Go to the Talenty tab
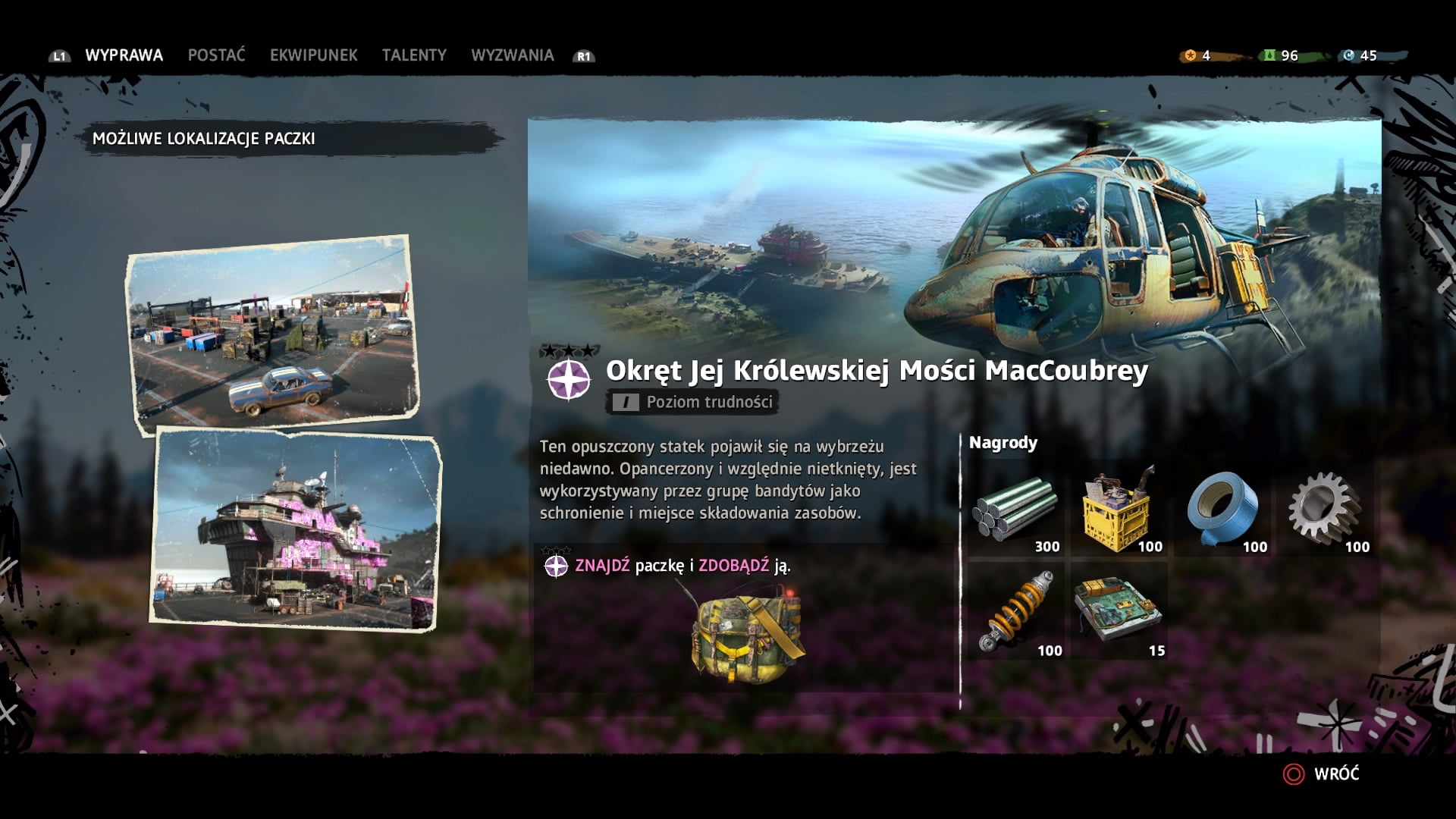 pos(414,55)
